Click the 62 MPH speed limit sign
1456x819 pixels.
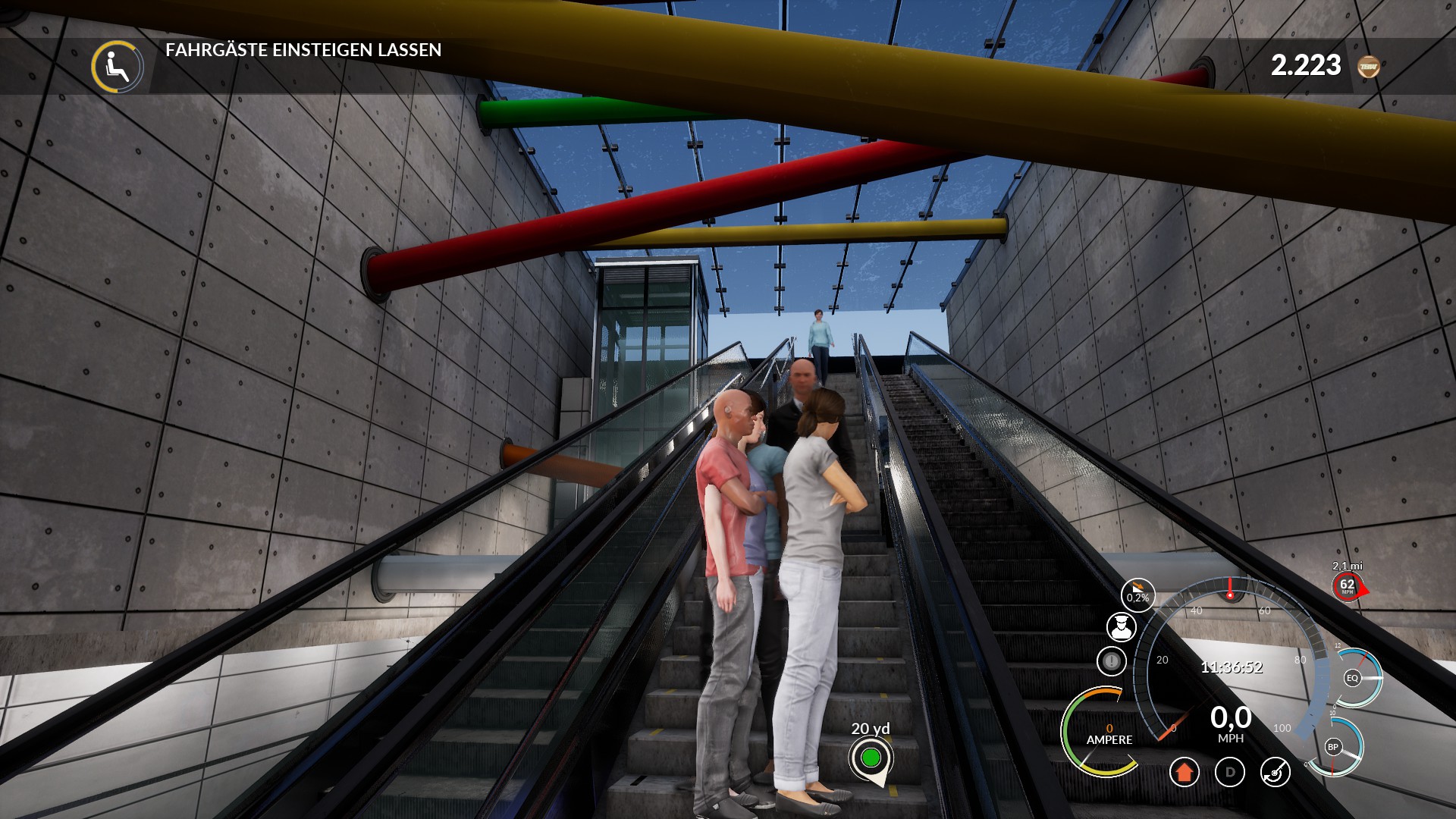tap(1348, 585)
